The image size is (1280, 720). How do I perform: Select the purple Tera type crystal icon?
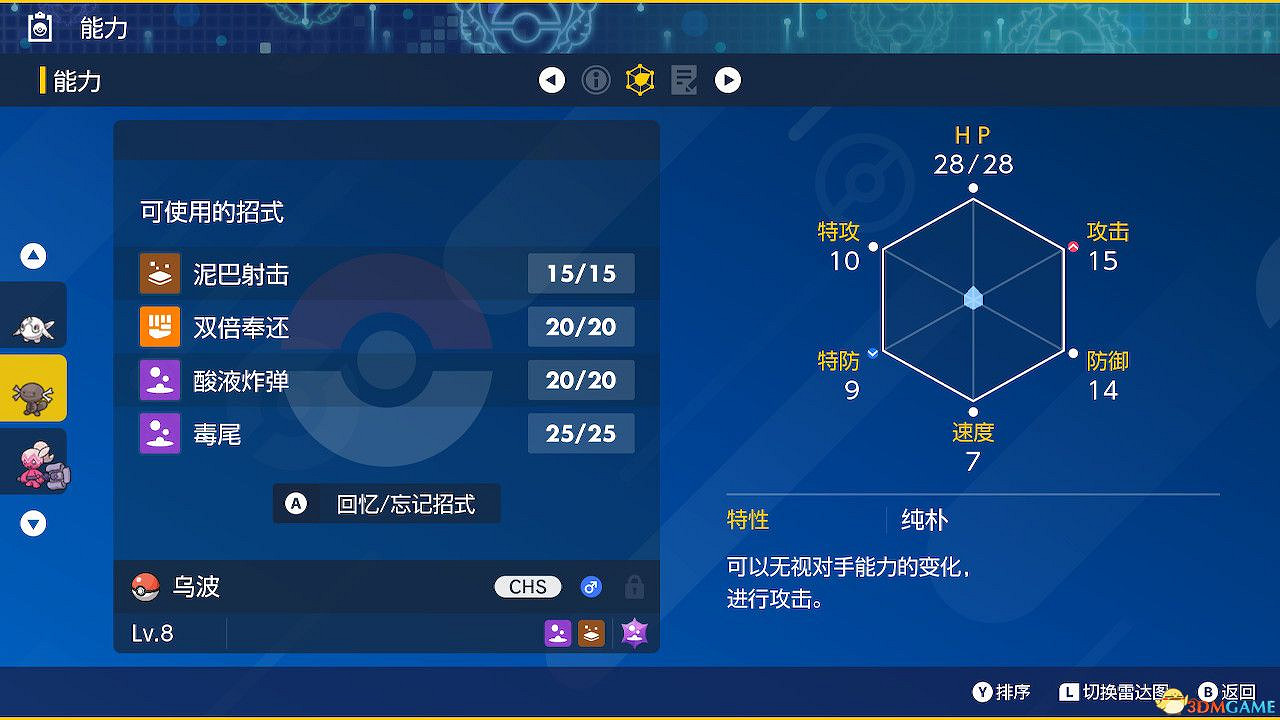pyautogui.click(x=634, y=633)
